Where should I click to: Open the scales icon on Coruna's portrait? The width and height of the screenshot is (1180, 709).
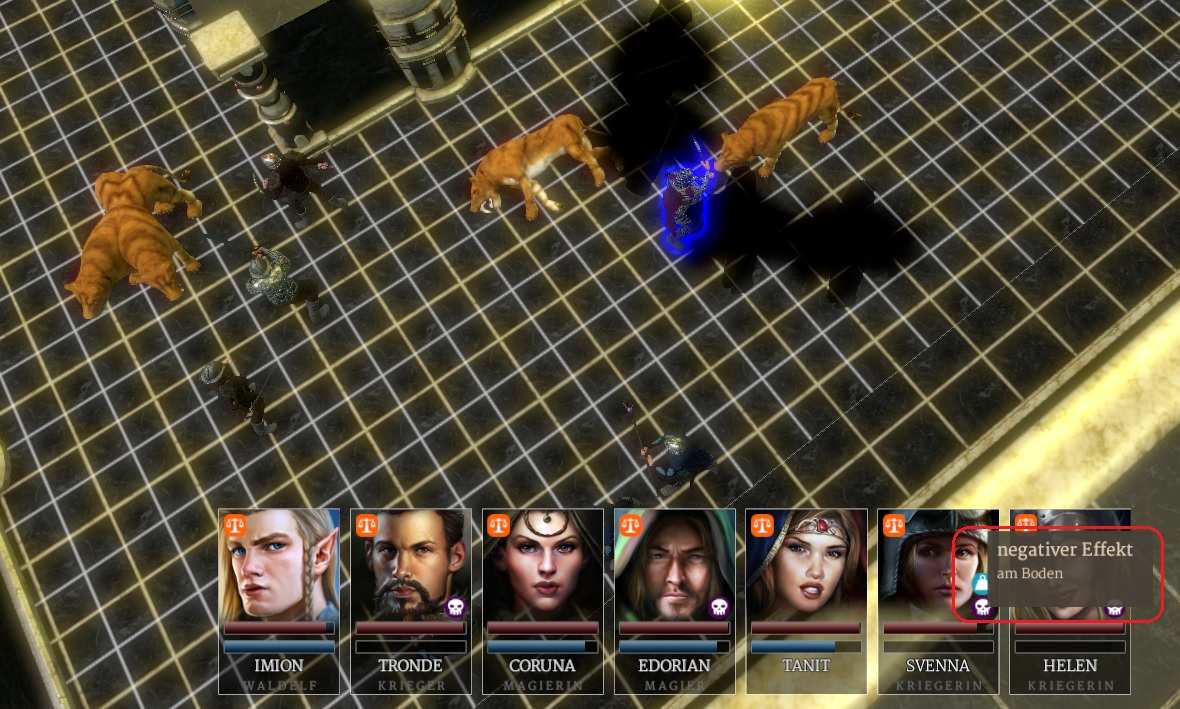click(499, 524)
